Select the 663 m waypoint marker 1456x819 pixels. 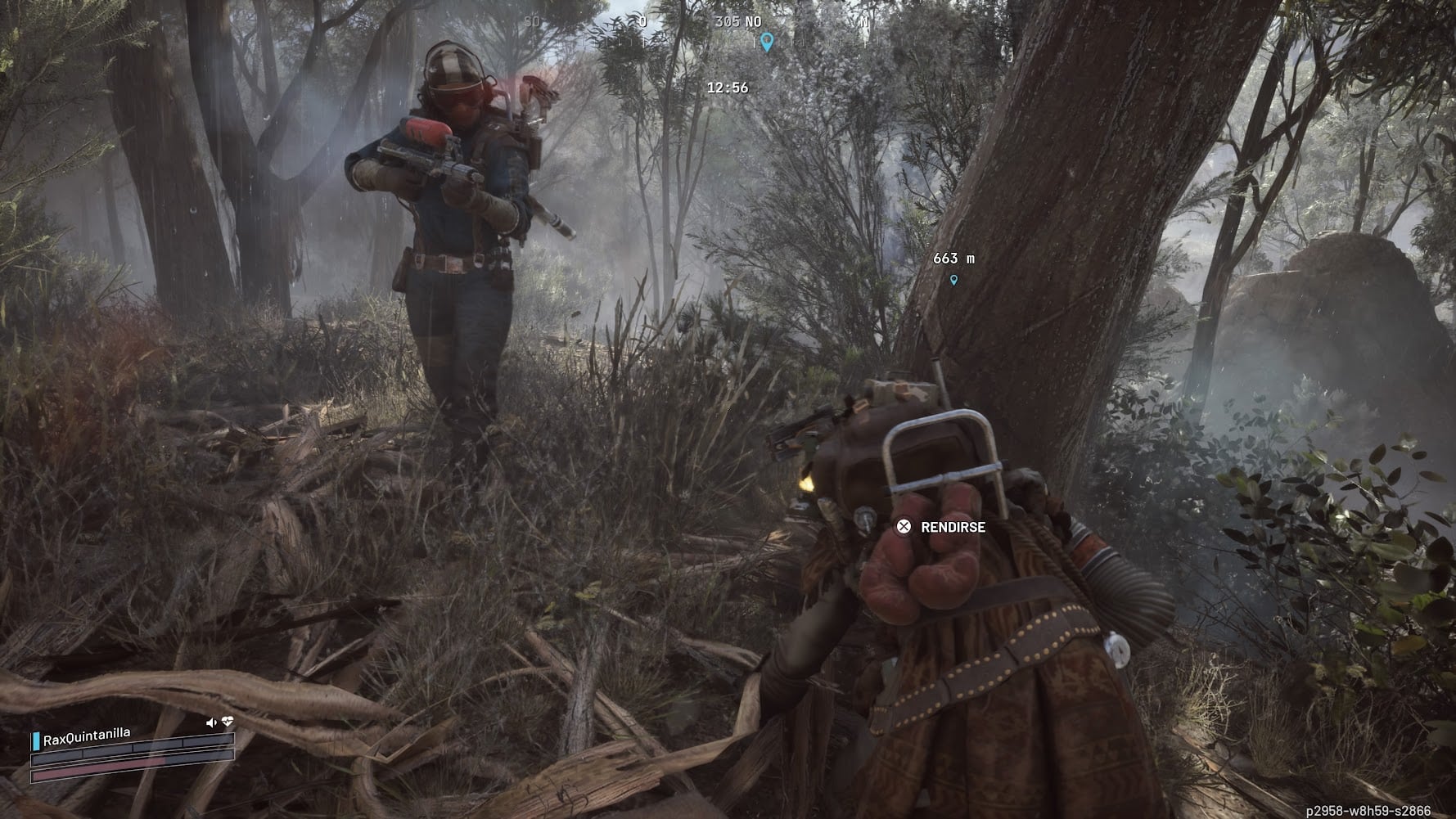953,280
